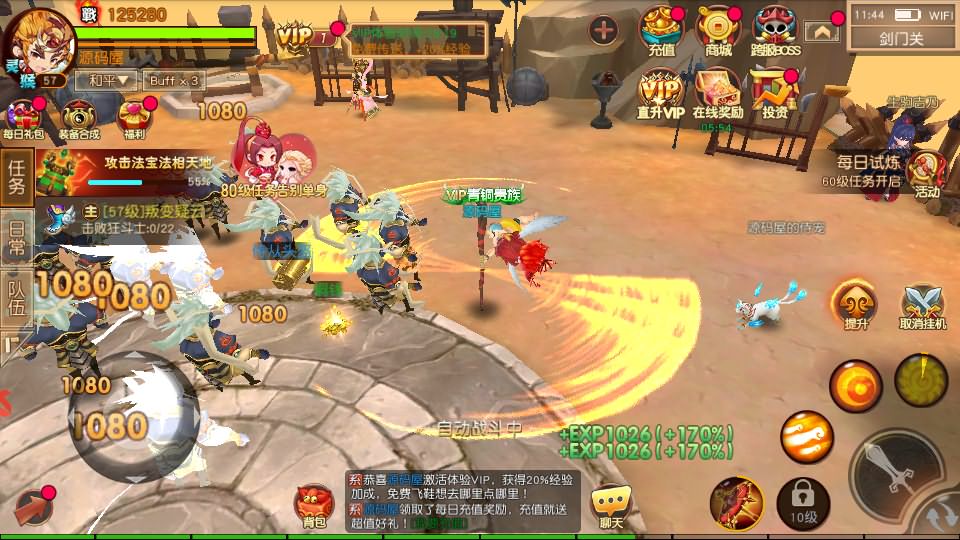Claim the 在线奖励 online reward chest
This screenshot has height=540, width=960.
point(717,94)
